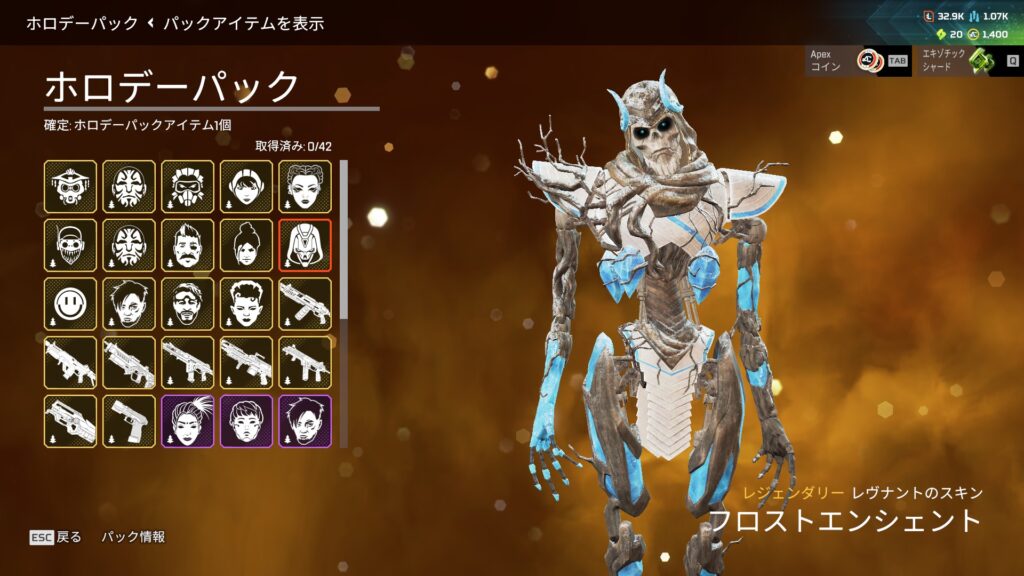Screen dimensions: 1024x576
Task: Select the Bloodhound mask skin tile
Action: click(70, 186)
